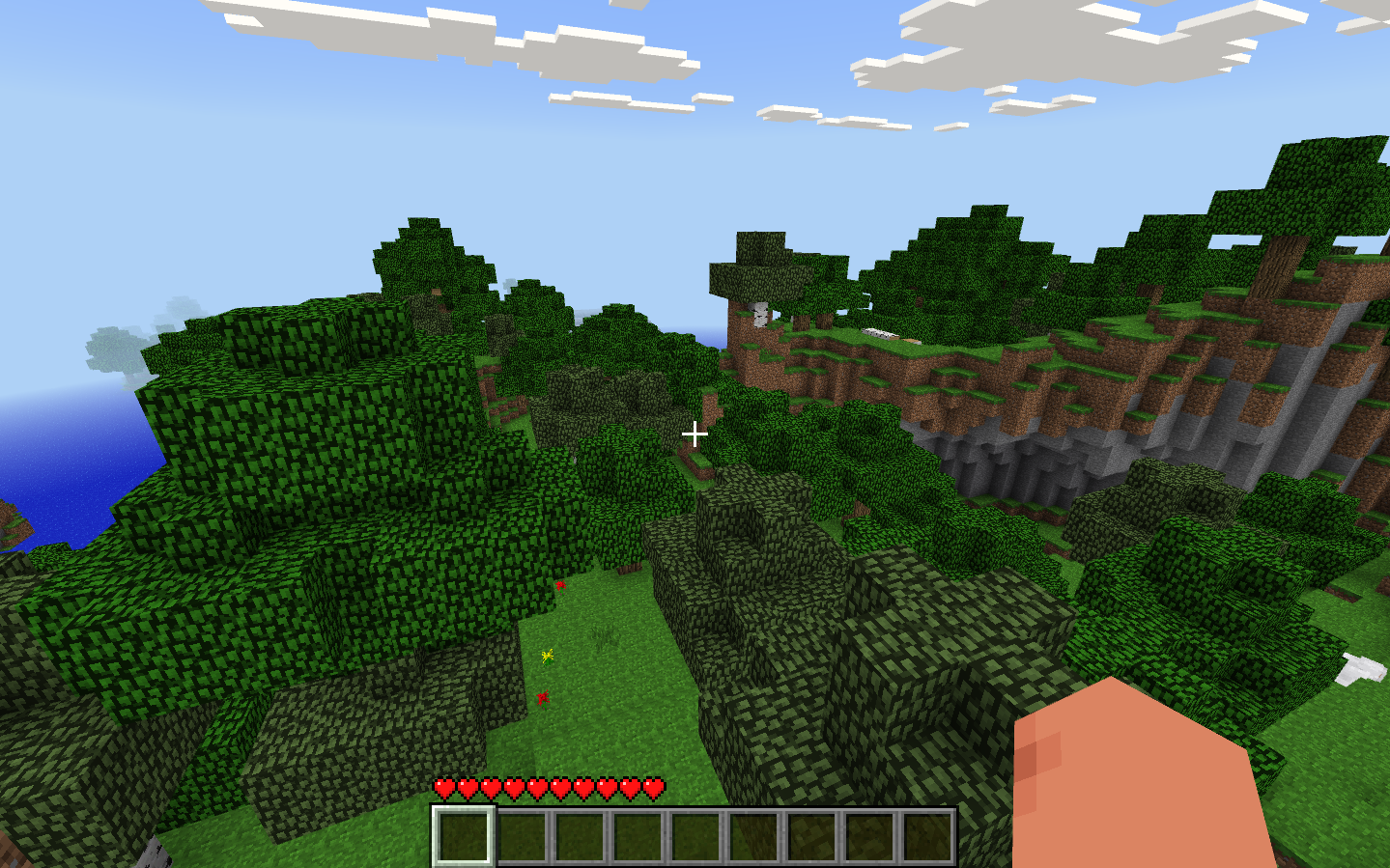Click the exposed tree trunk log near the meadow

[628, 568]
